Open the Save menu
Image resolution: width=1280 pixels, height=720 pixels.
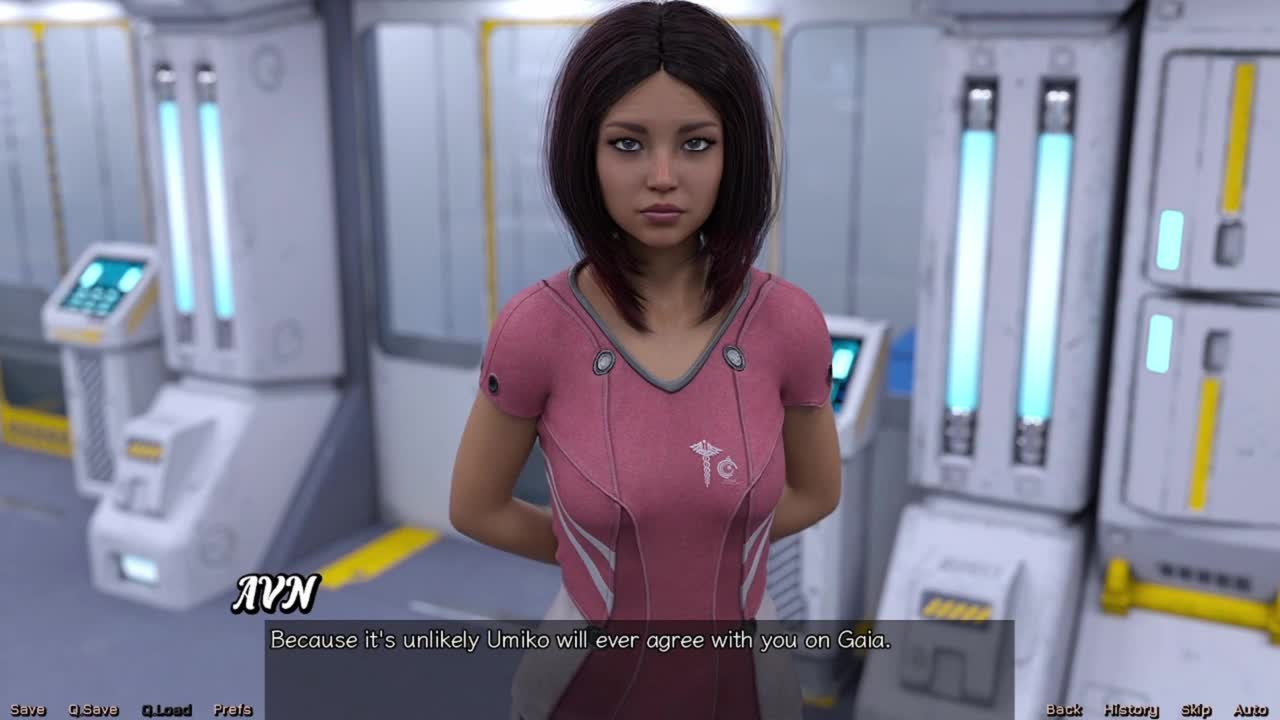28,710
